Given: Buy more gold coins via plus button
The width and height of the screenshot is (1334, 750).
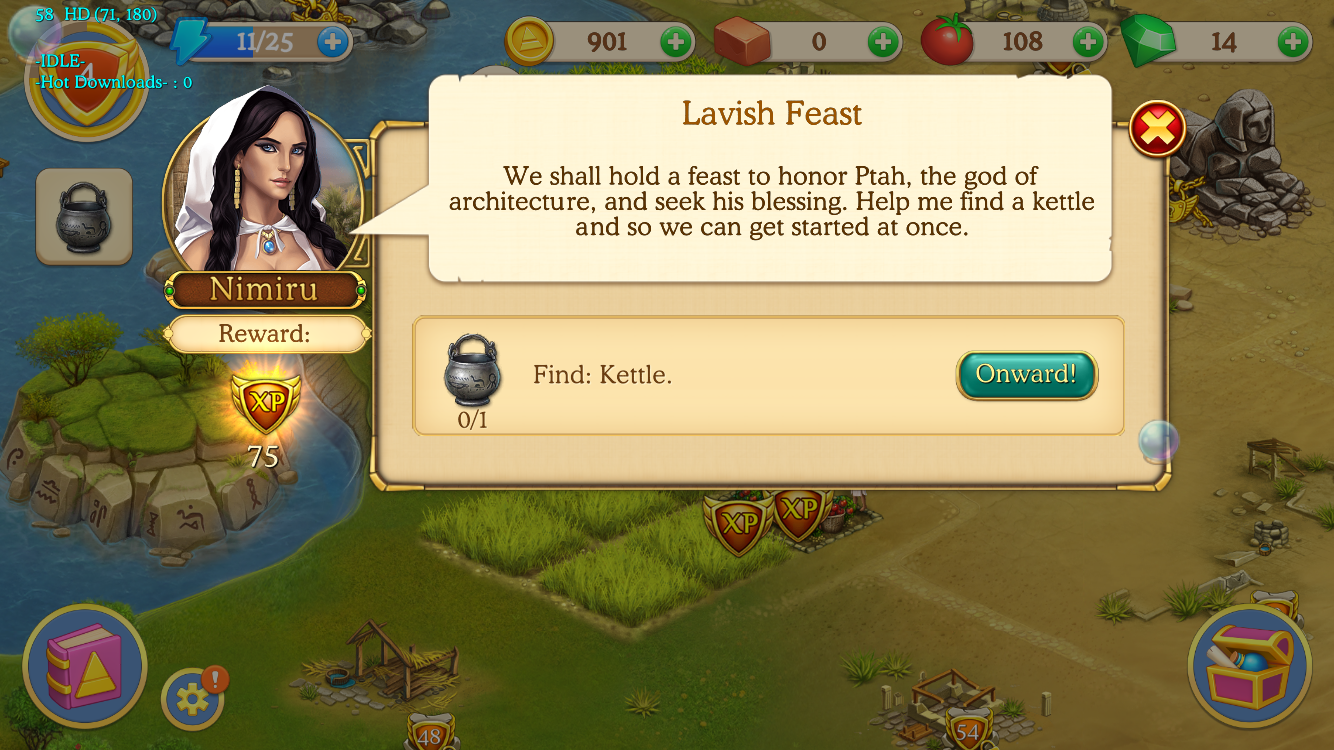Looking at the screenshot, I should pos(676,42).
